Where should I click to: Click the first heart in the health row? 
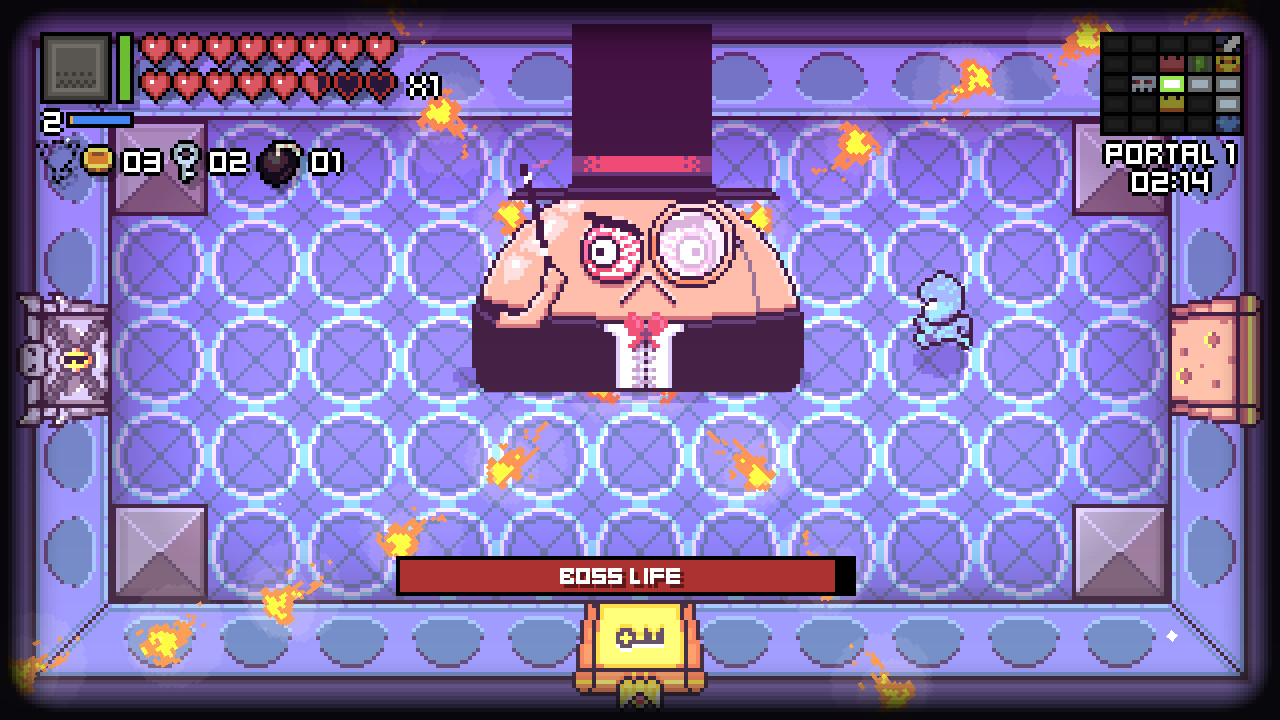click(152, 48)
